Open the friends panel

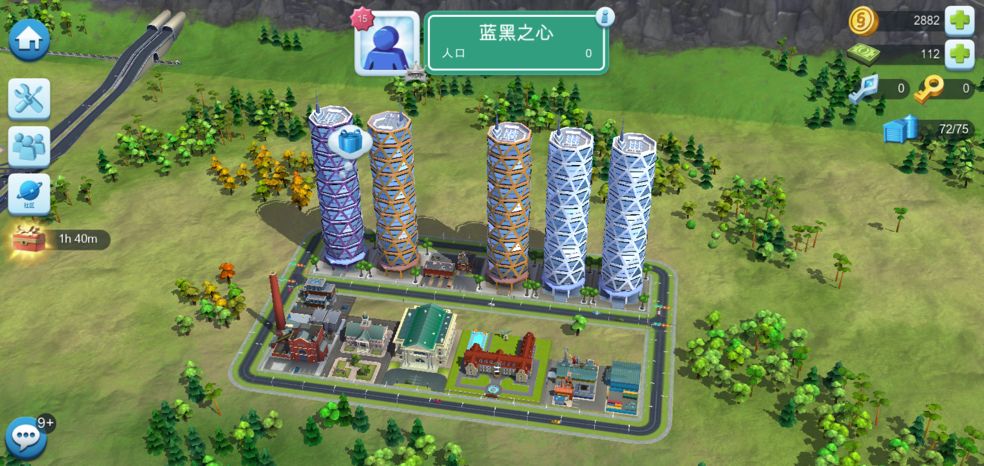[x=29, y=146]
